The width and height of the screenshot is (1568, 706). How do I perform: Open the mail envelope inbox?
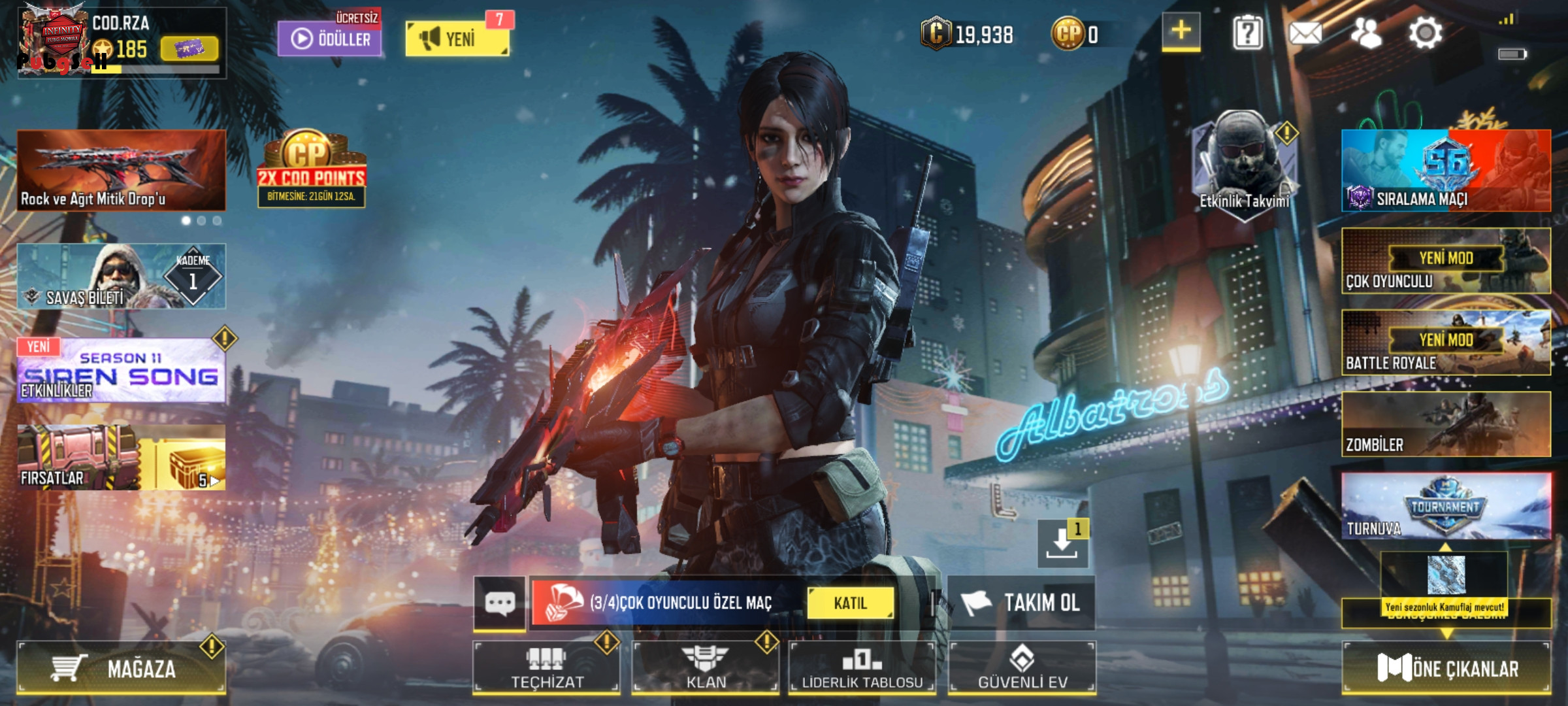[x=1305, y=33]
